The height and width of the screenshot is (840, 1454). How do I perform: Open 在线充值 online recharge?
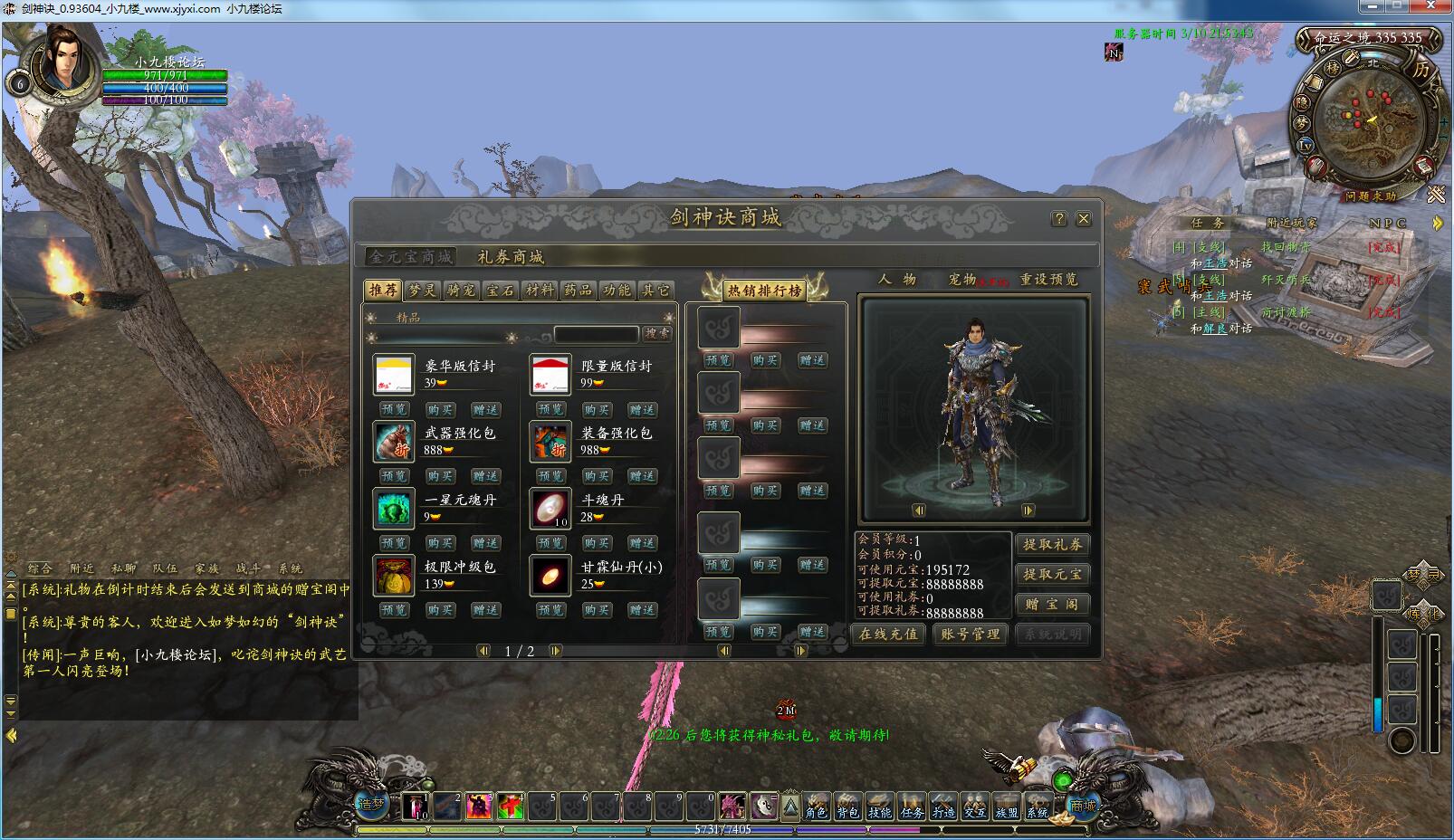(x=888, y=634)
